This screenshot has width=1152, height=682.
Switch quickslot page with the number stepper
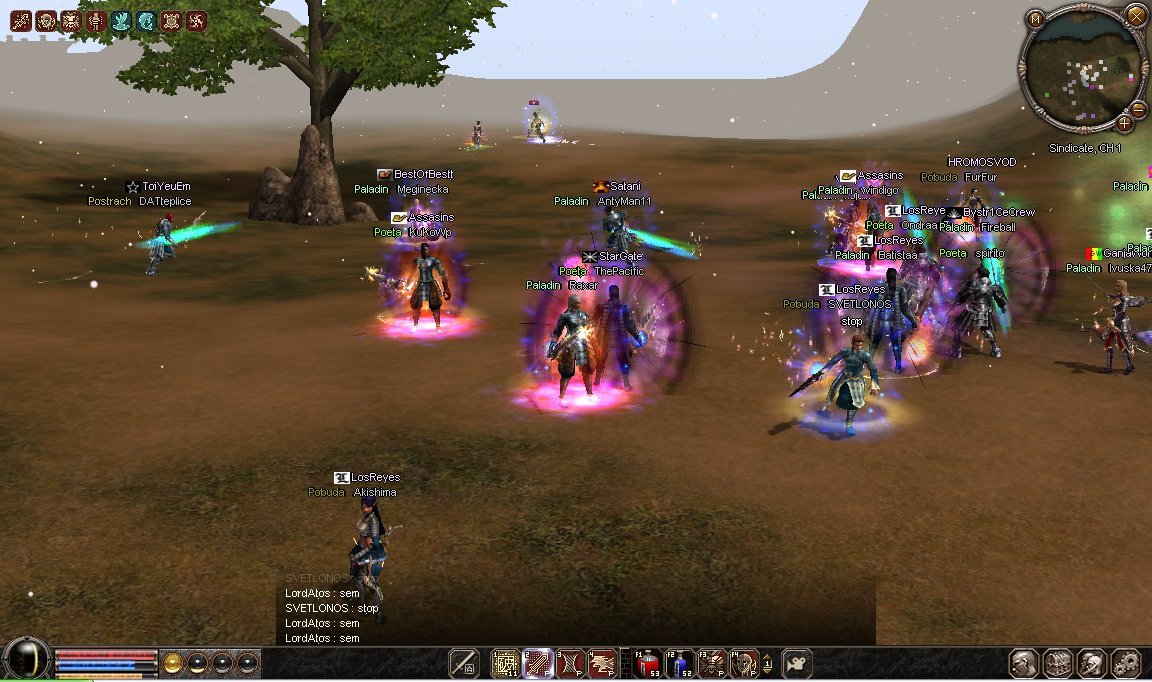[767, 663]
